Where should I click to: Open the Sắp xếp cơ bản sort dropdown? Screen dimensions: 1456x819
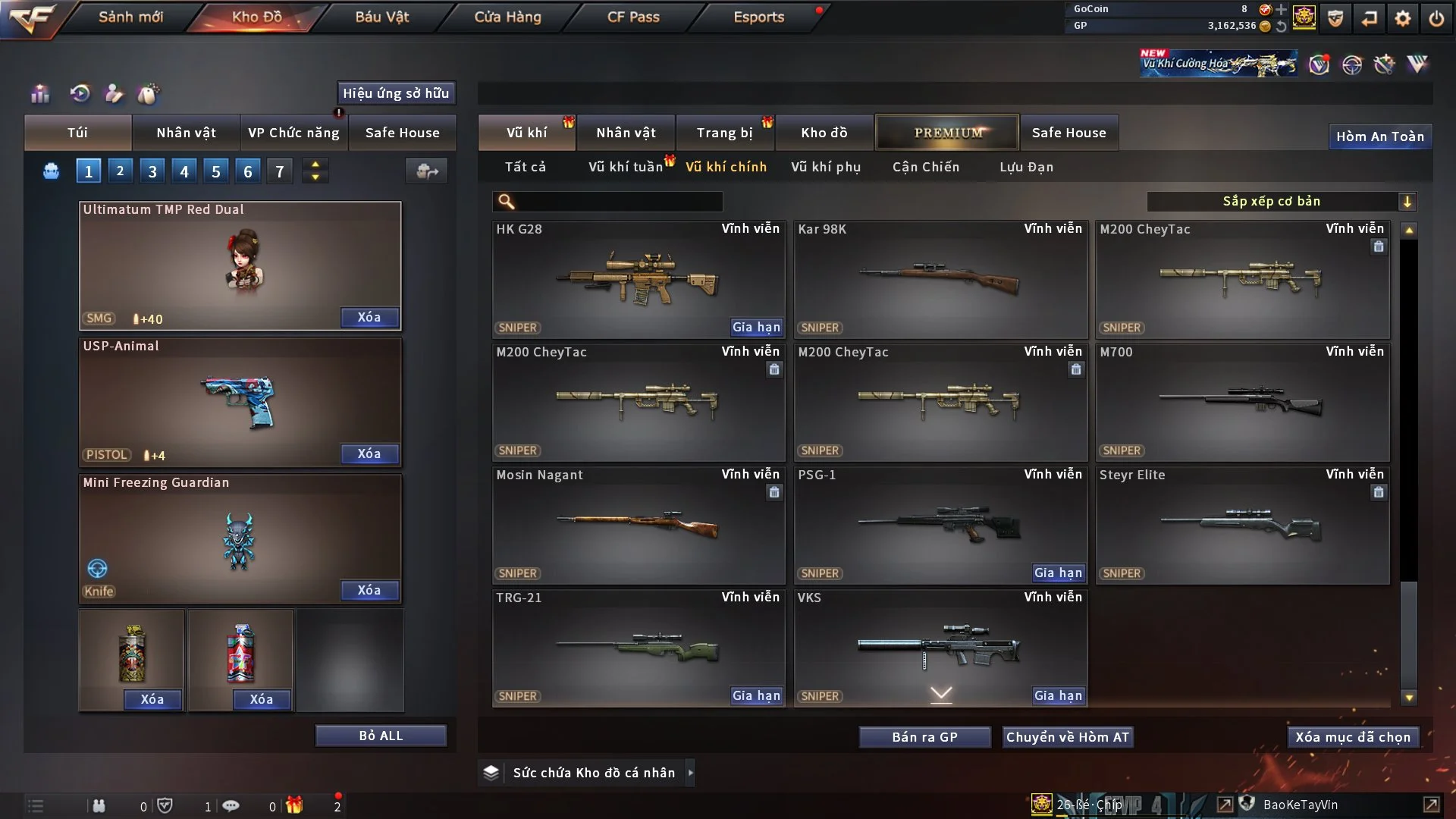(x=1281, y=201)
